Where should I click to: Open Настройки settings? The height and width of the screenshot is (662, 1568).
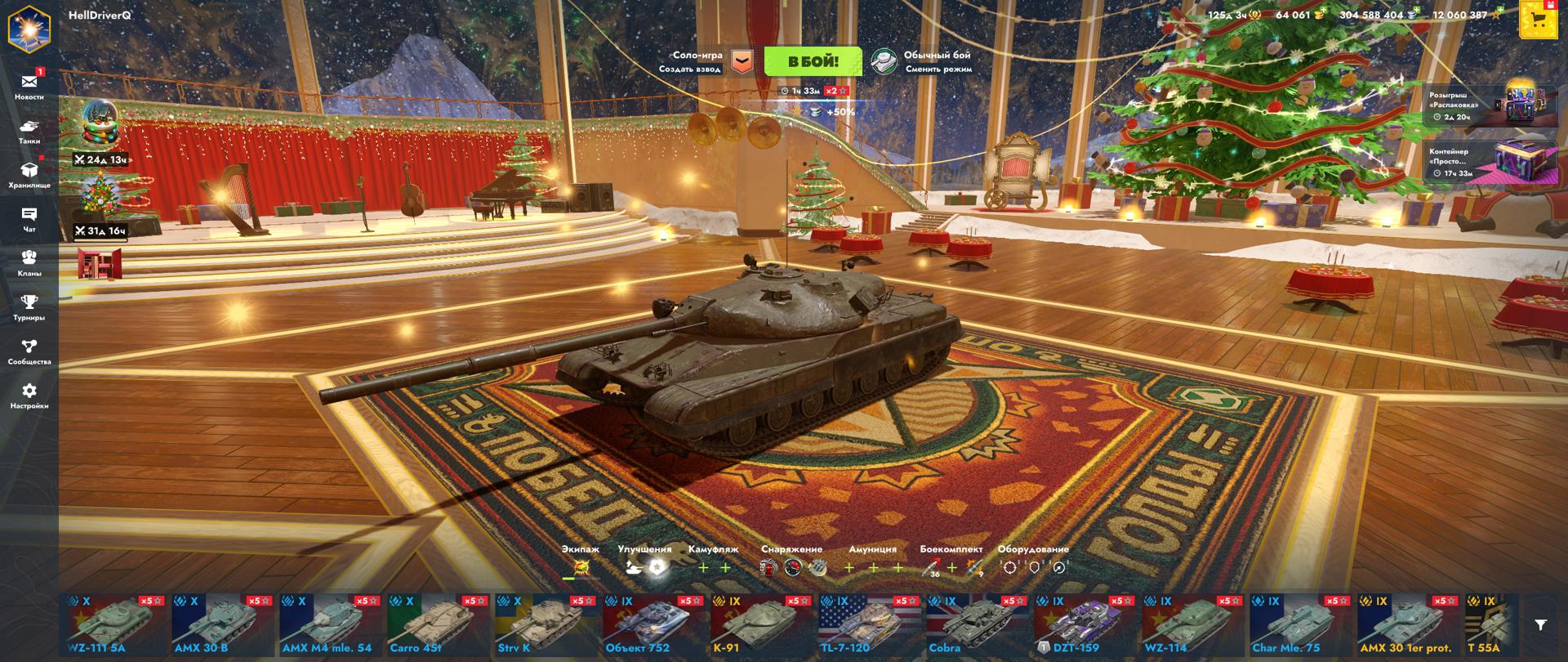29,395
